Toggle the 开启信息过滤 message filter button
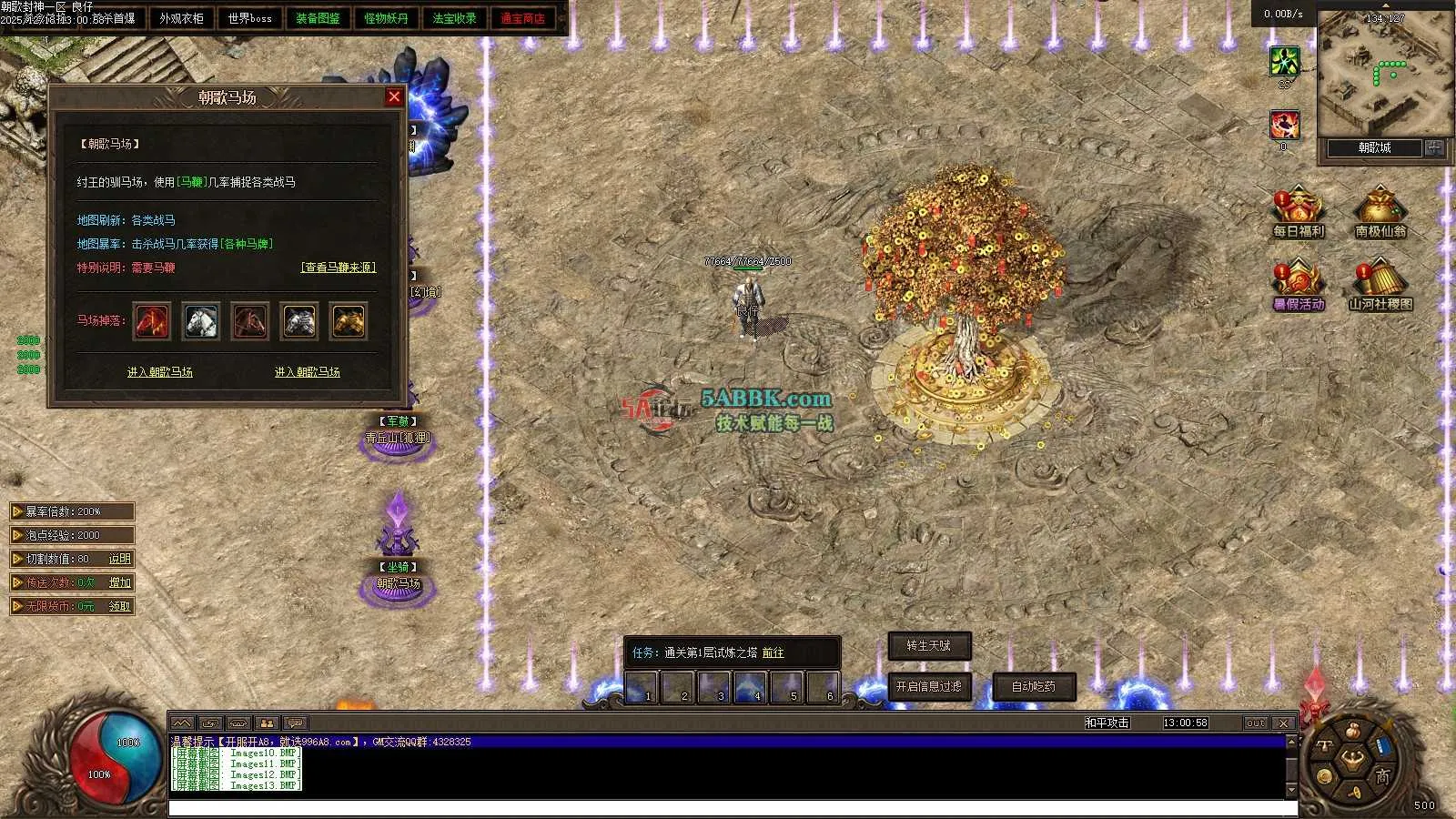Screen dimensions: 1456x819 click(929, 686)
